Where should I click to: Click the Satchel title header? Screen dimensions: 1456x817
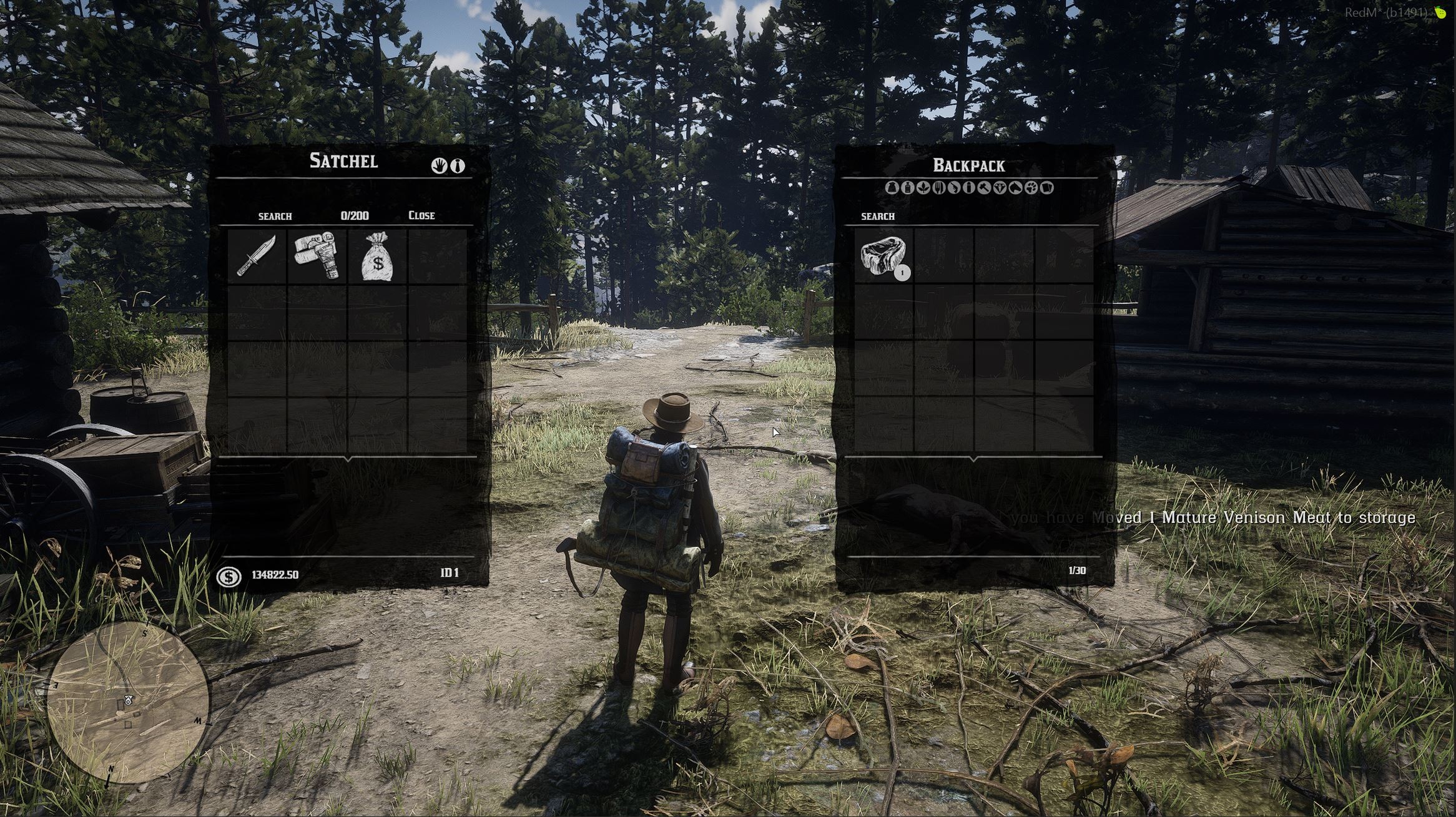click(344, 161)
